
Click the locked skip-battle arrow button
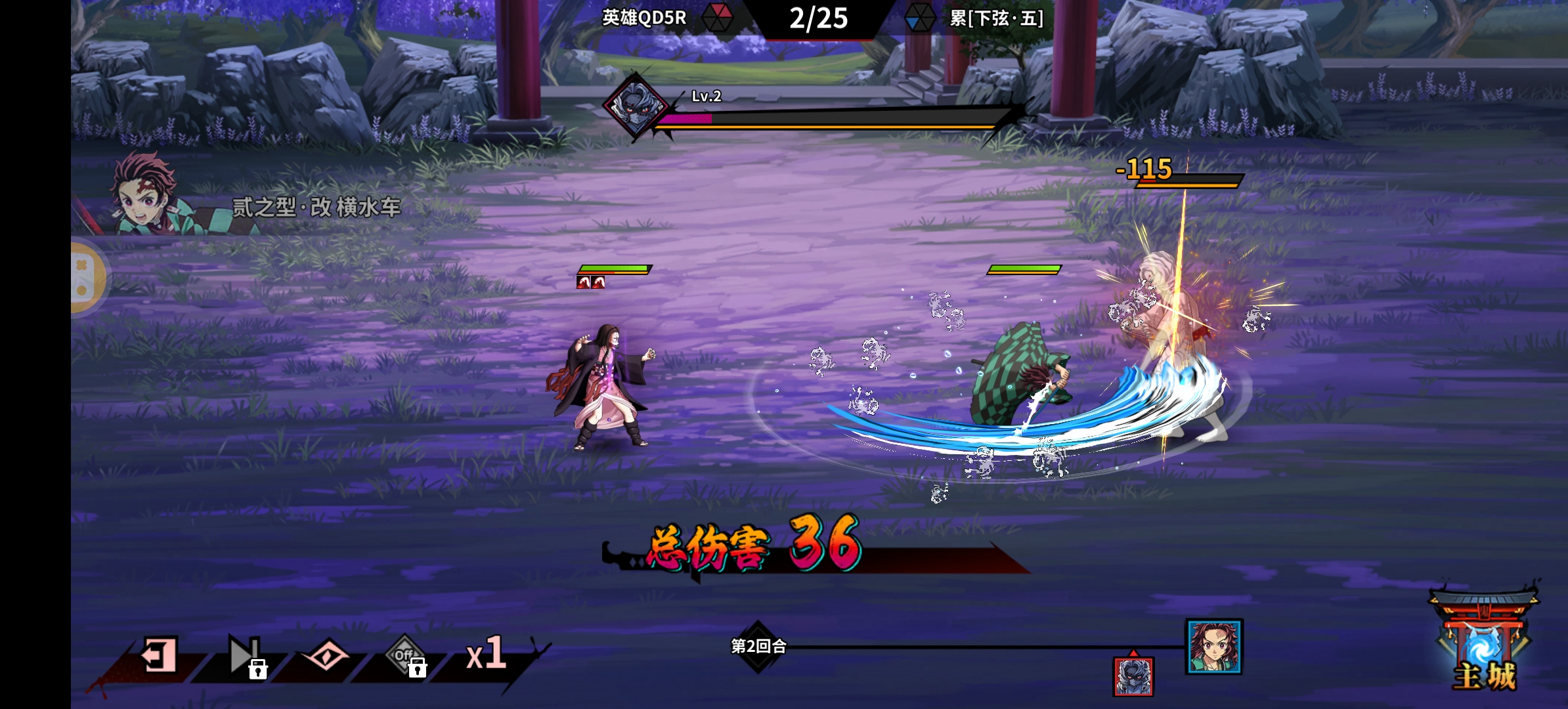(245, 655)
